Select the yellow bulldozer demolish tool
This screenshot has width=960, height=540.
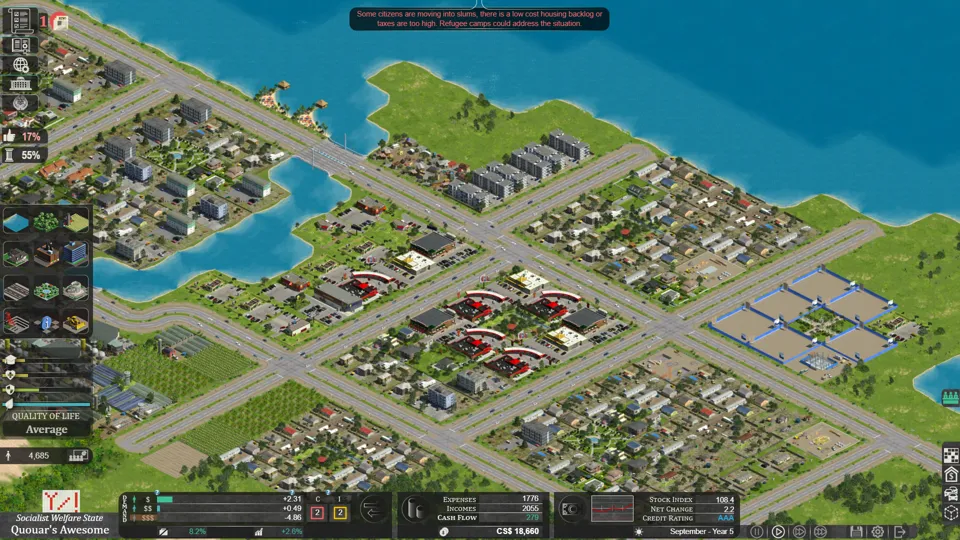(x=75, y=323)
